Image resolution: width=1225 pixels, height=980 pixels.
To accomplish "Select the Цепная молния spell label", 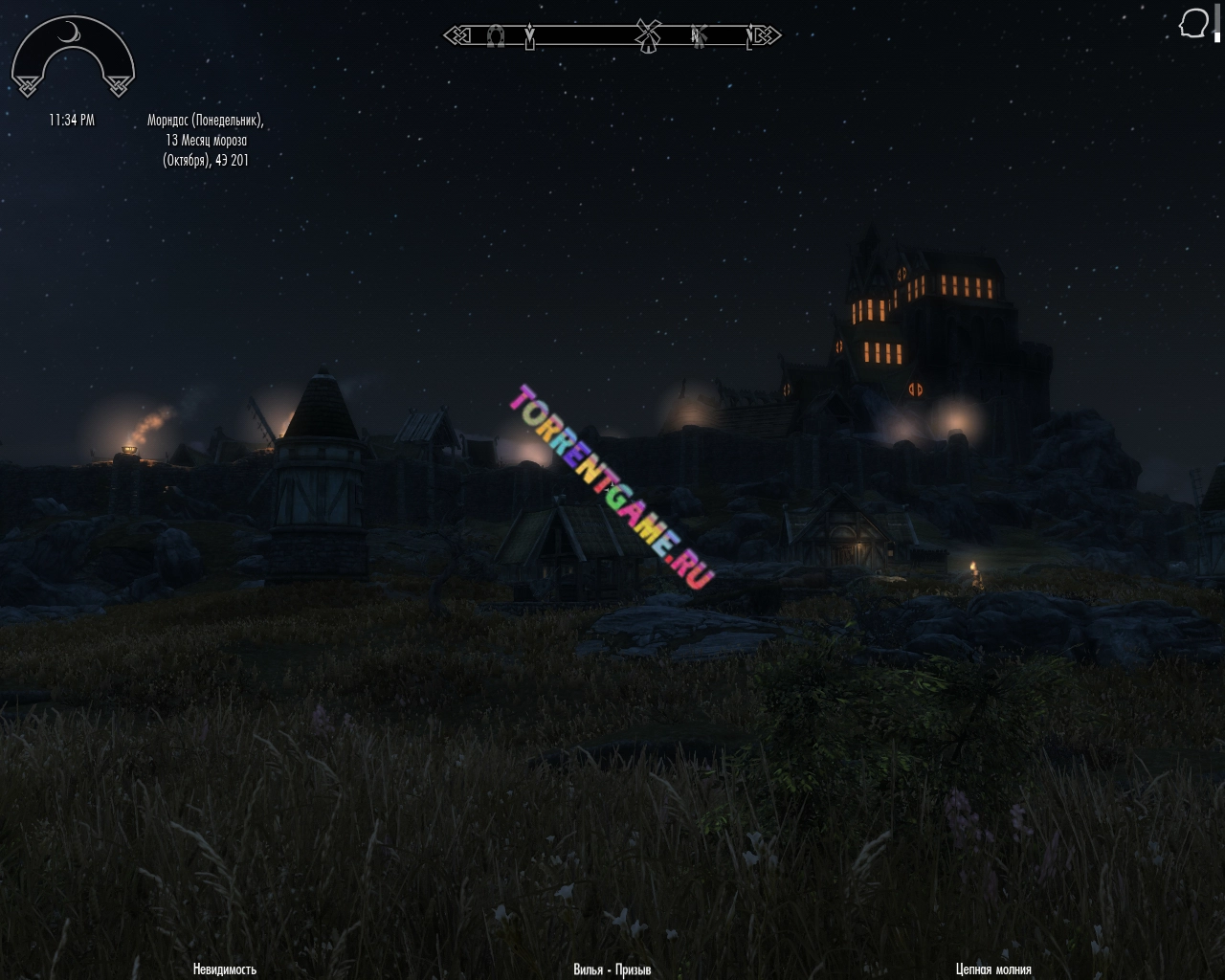I will click(x=993, y=969).
